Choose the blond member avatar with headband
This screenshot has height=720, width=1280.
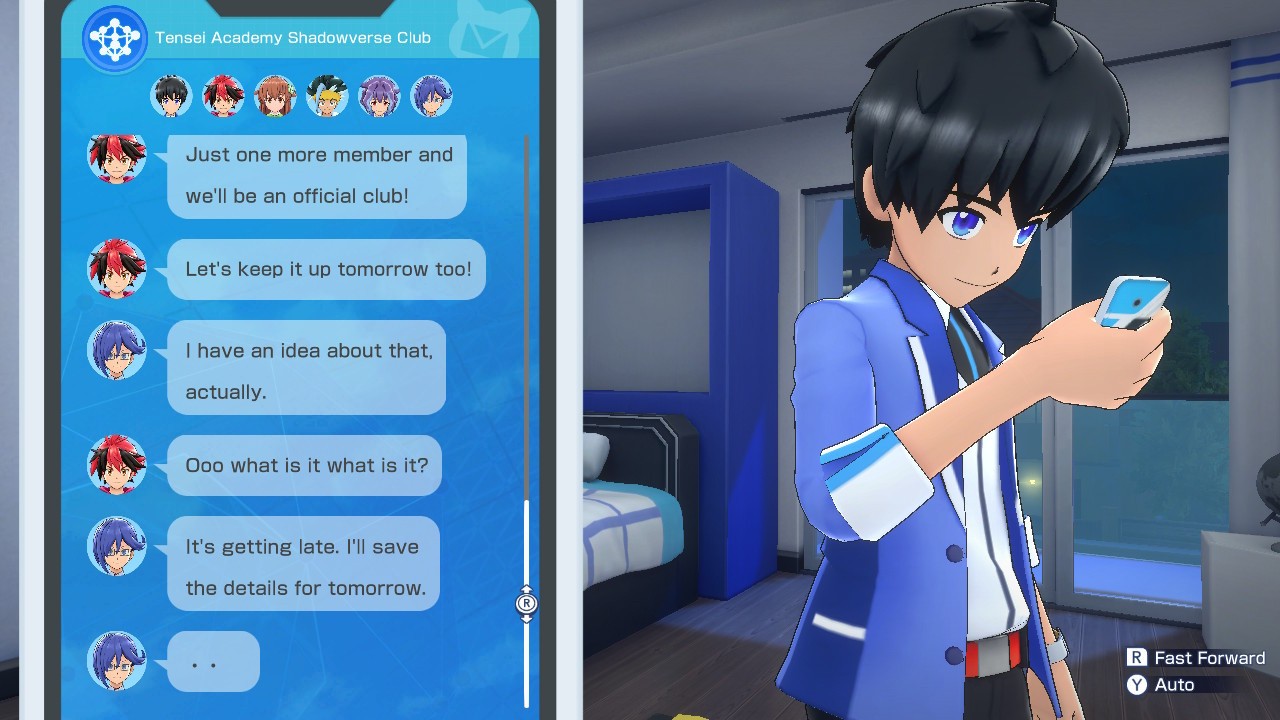click(x=327, y=96)
